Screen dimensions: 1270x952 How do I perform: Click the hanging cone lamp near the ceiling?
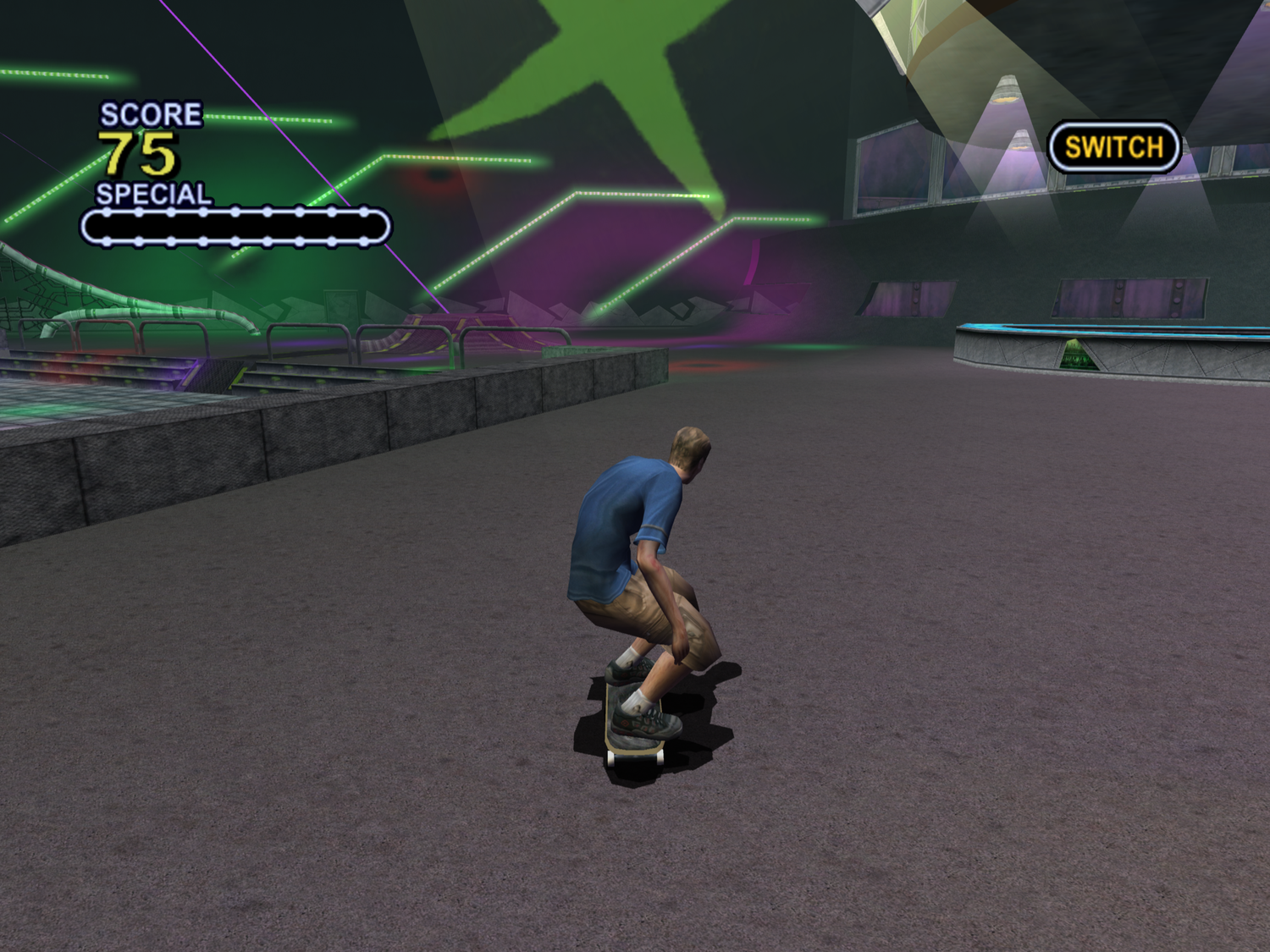point(1008,89)
